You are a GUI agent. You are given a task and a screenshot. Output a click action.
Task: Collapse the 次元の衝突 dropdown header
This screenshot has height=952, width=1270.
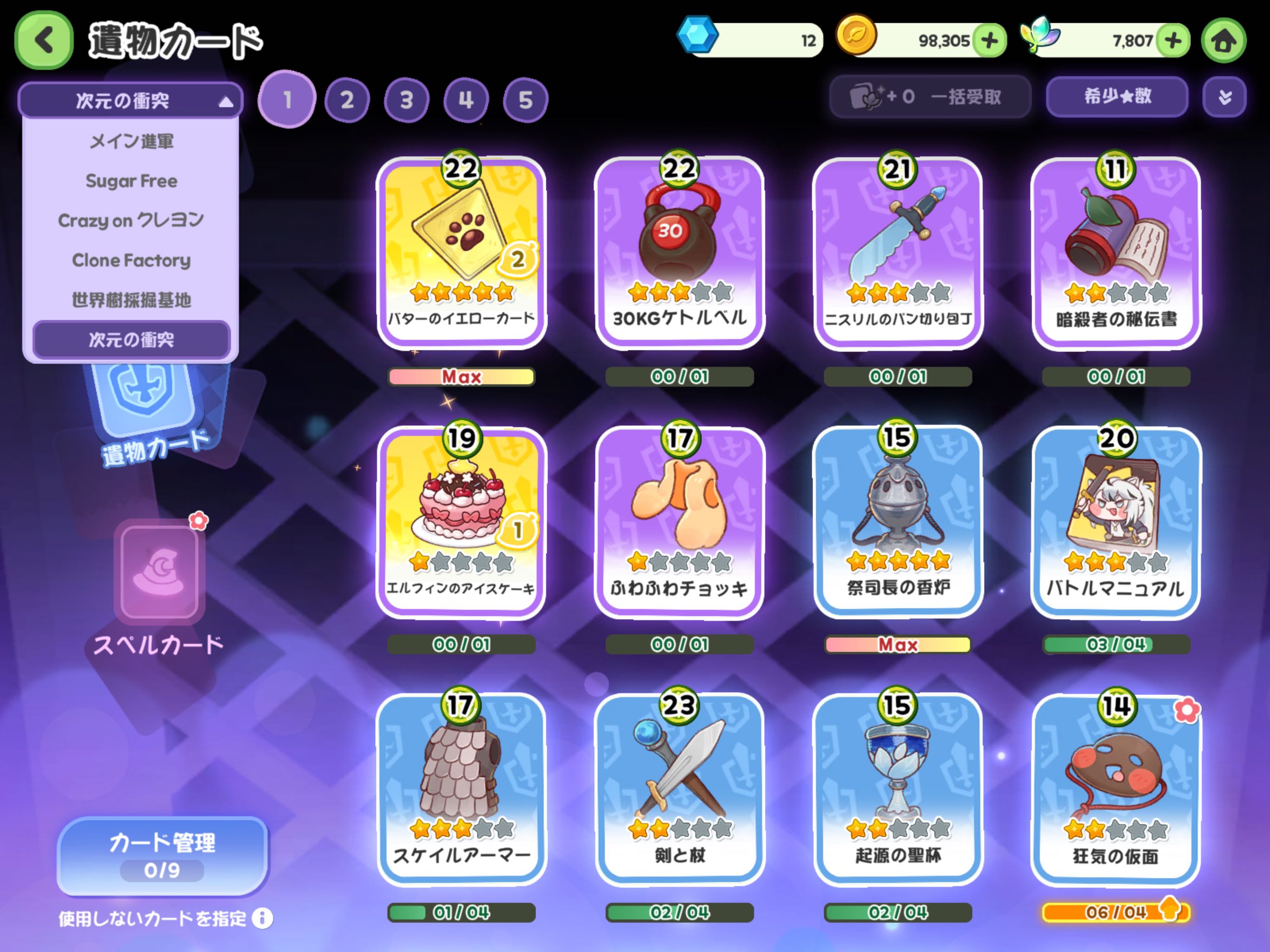pyautogui.click(x=131, y=100)
